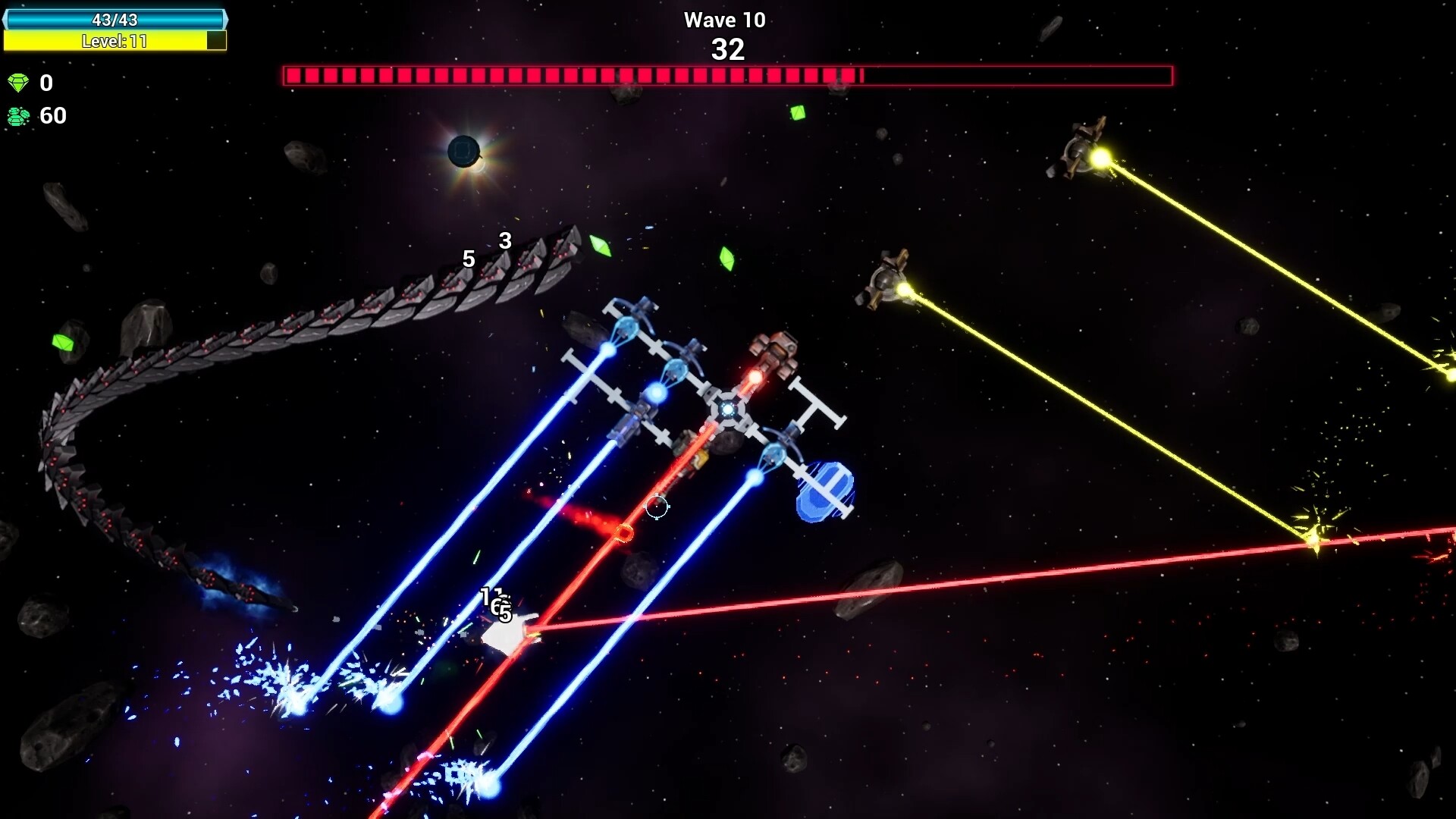Click the 43/43 health bar
1456x819 pixels.
point(114,19)
